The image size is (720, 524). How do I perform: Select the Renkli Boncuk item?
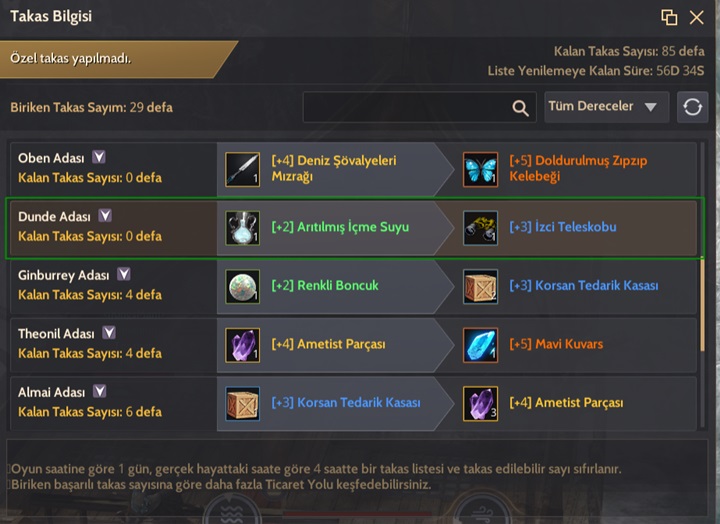click(242, 286)
